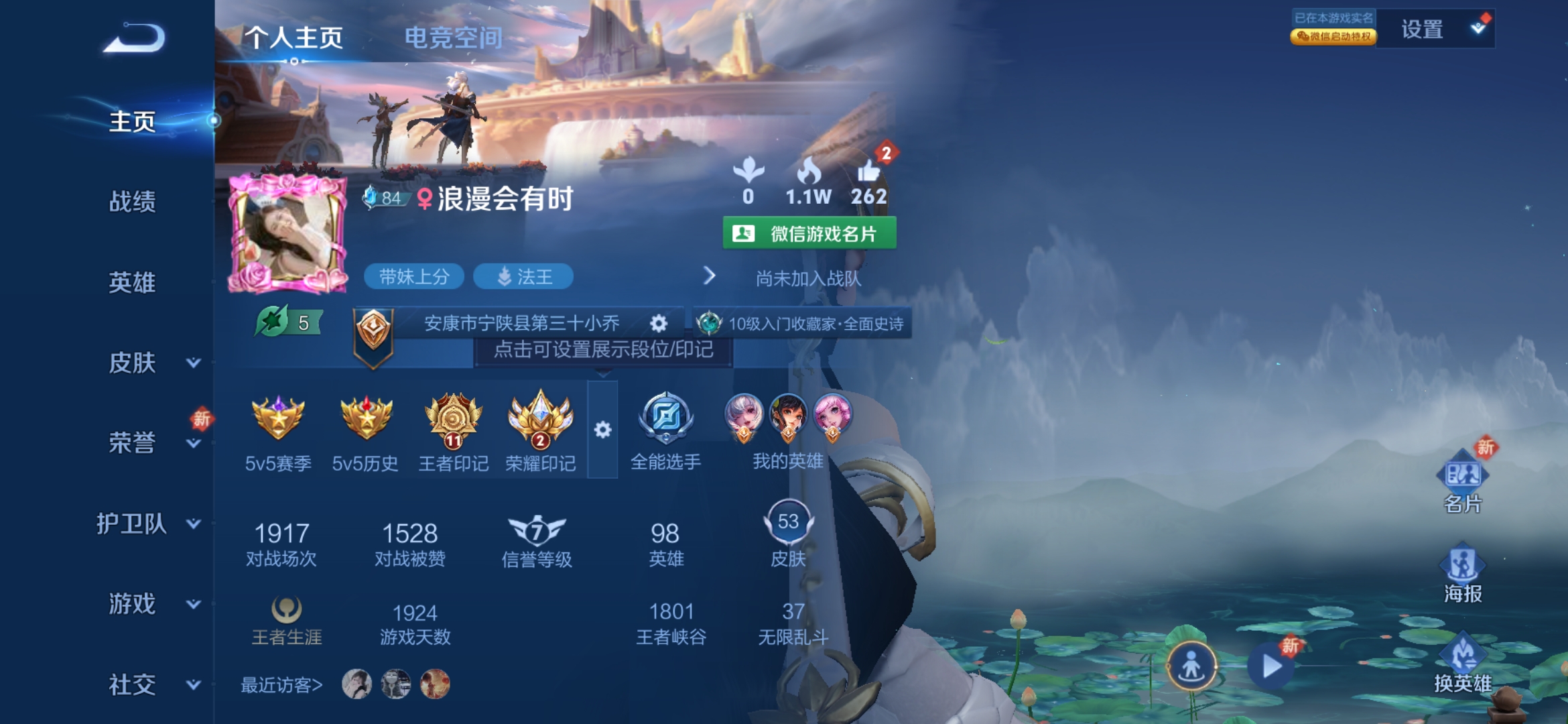Click the 微信游戏名片 green button

click(x=809, y=233)
